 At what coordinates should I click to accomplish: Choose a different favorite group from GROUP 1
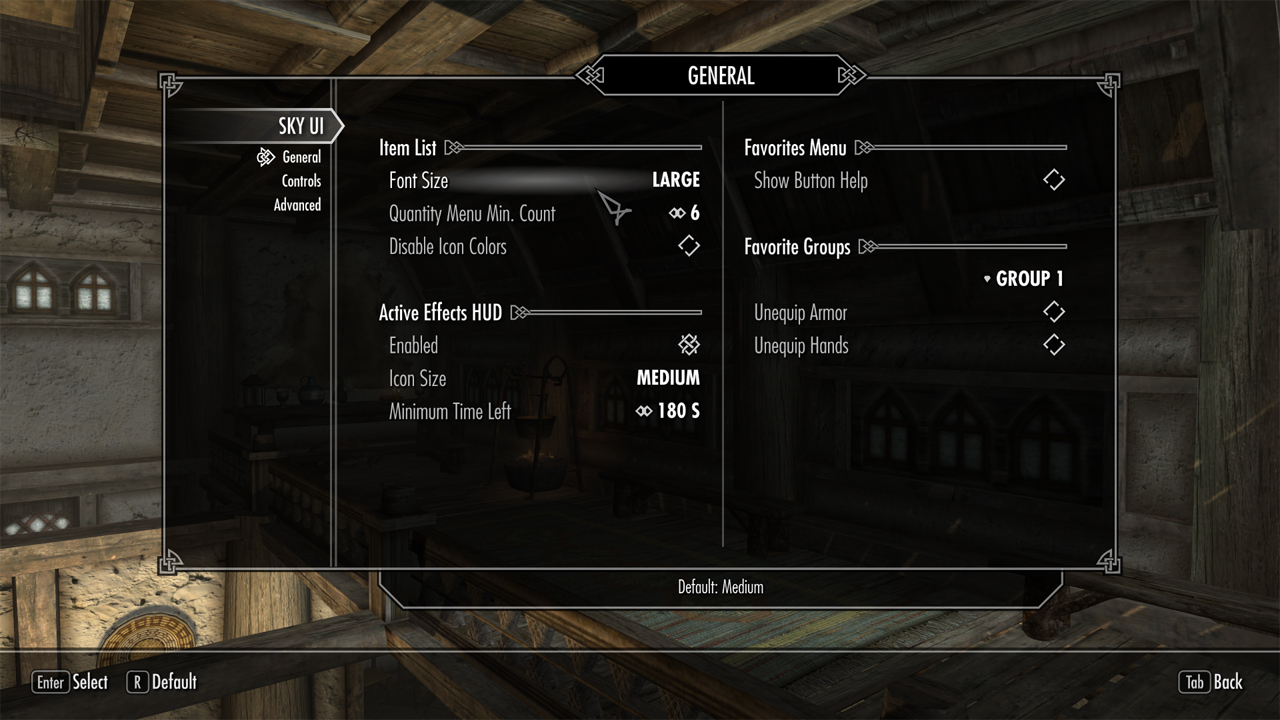pyautogui.click(x=1023, y=279)
